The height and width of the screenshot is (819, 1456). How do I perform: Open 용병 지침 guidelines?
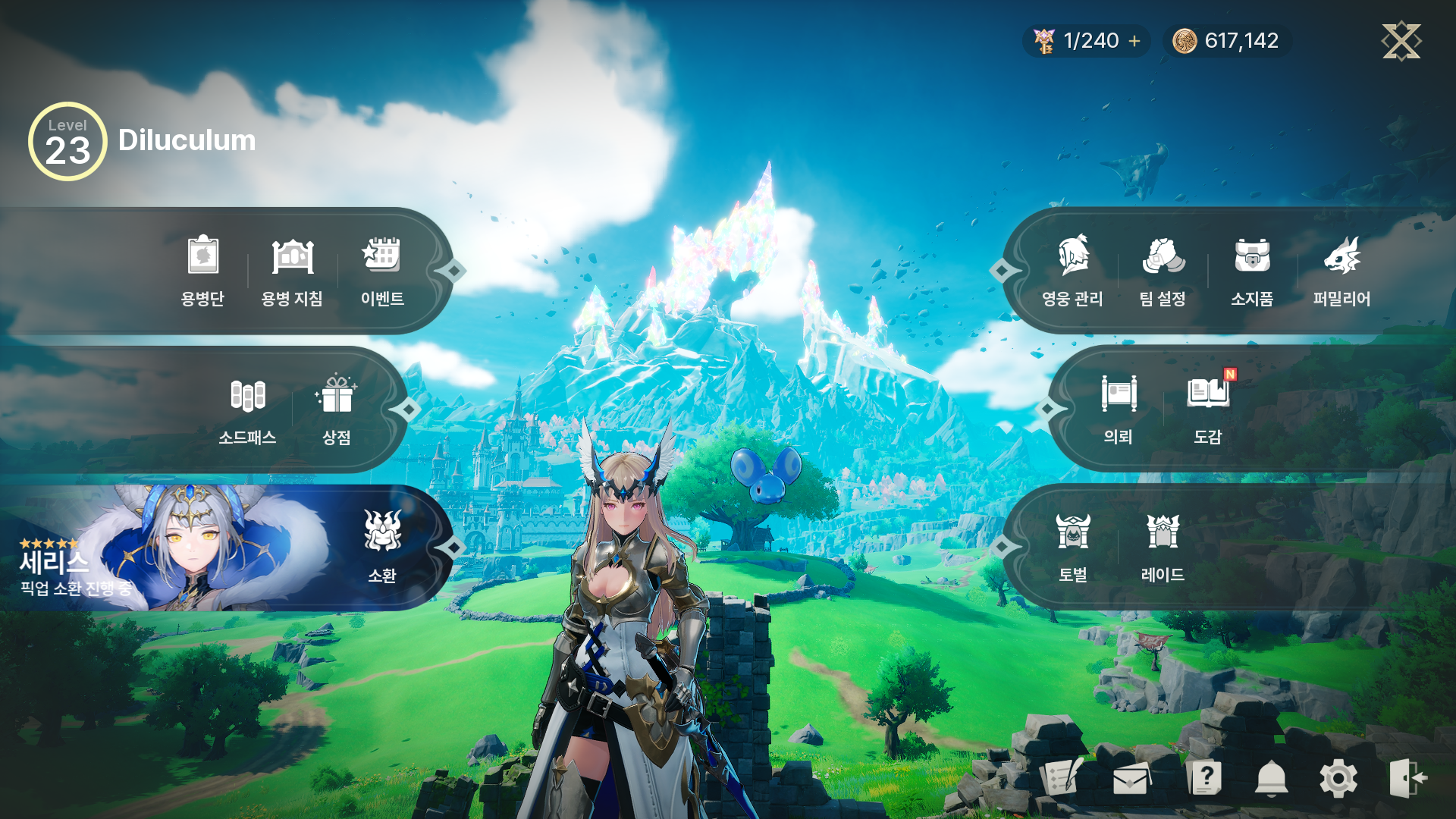coord(292,271)
